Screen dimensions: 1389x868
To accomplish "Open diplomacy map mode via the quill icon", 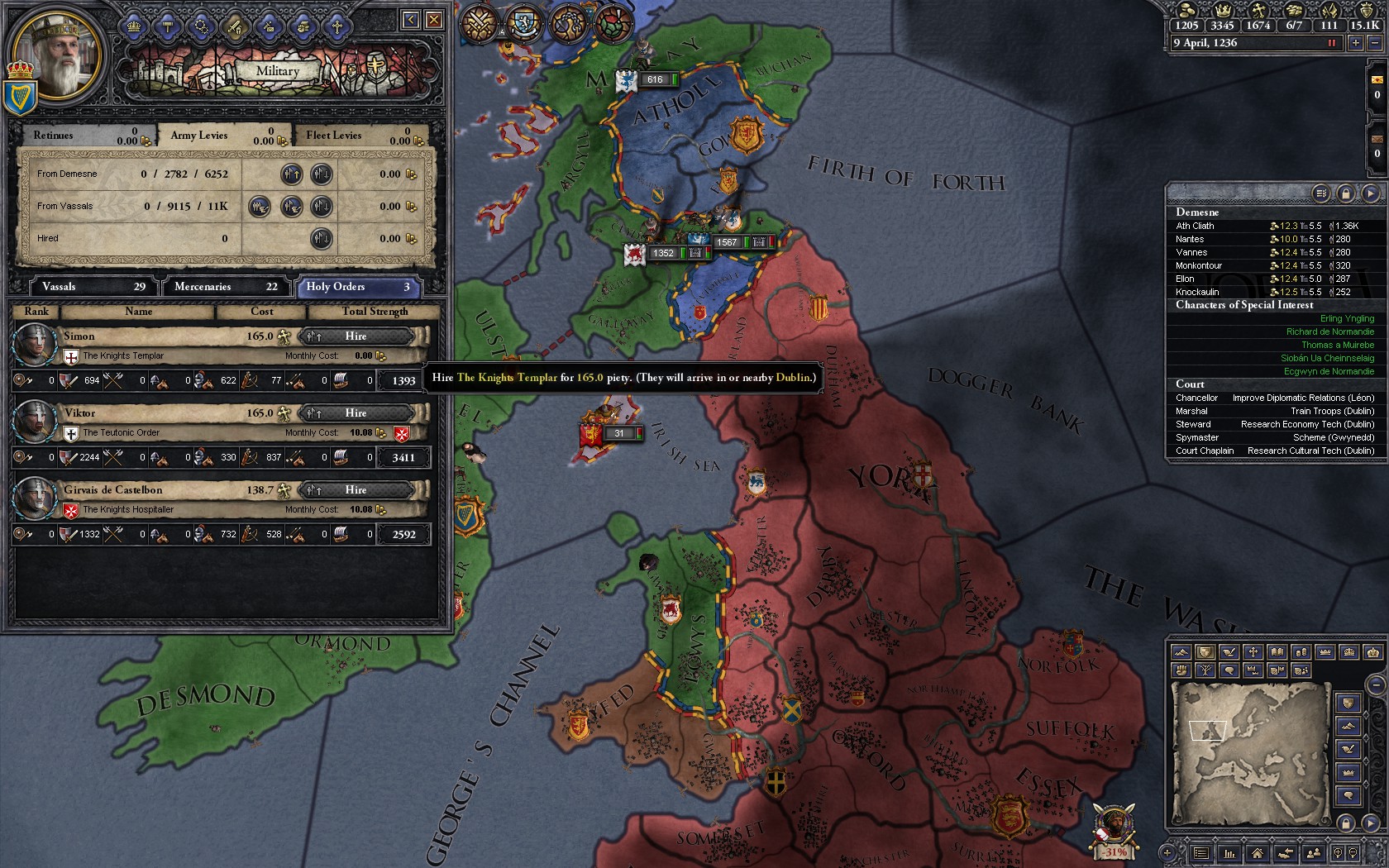I will (1229, 653).
